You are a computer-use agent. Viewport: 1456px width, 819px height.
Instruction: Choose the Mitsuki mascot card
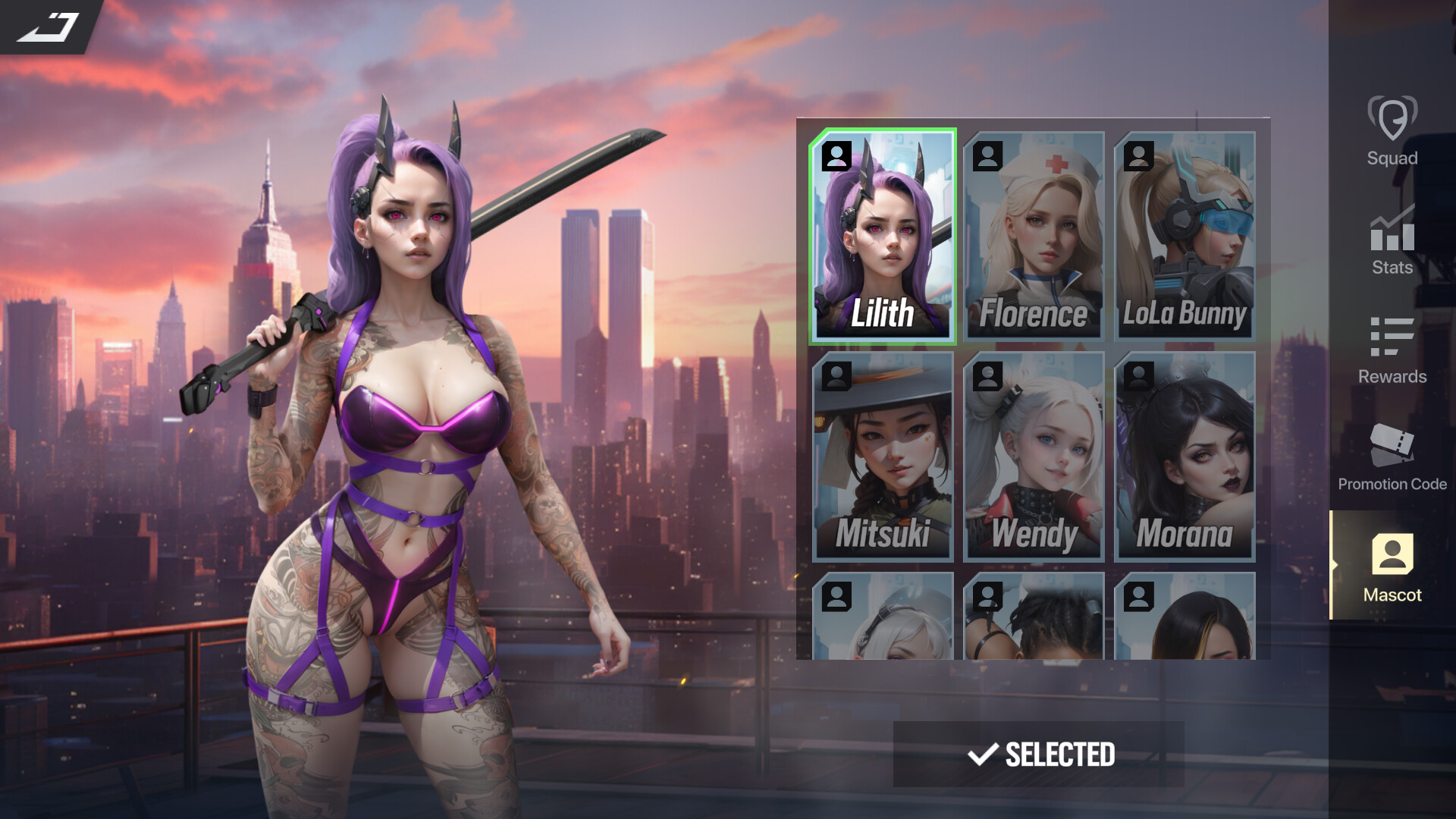click(x=883, y=457)
